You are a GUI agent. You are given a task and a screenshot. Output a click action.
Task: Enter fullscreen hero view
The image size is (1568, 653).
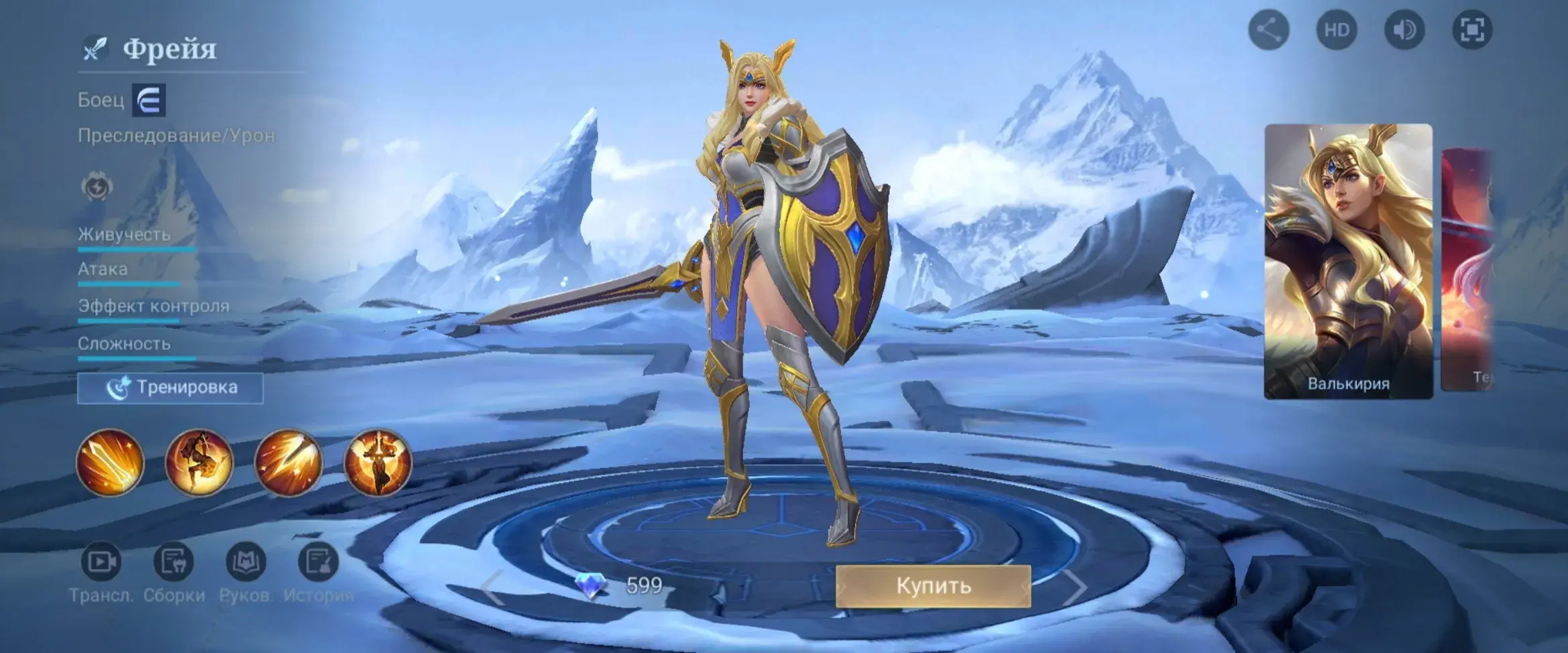point(1472,30)
